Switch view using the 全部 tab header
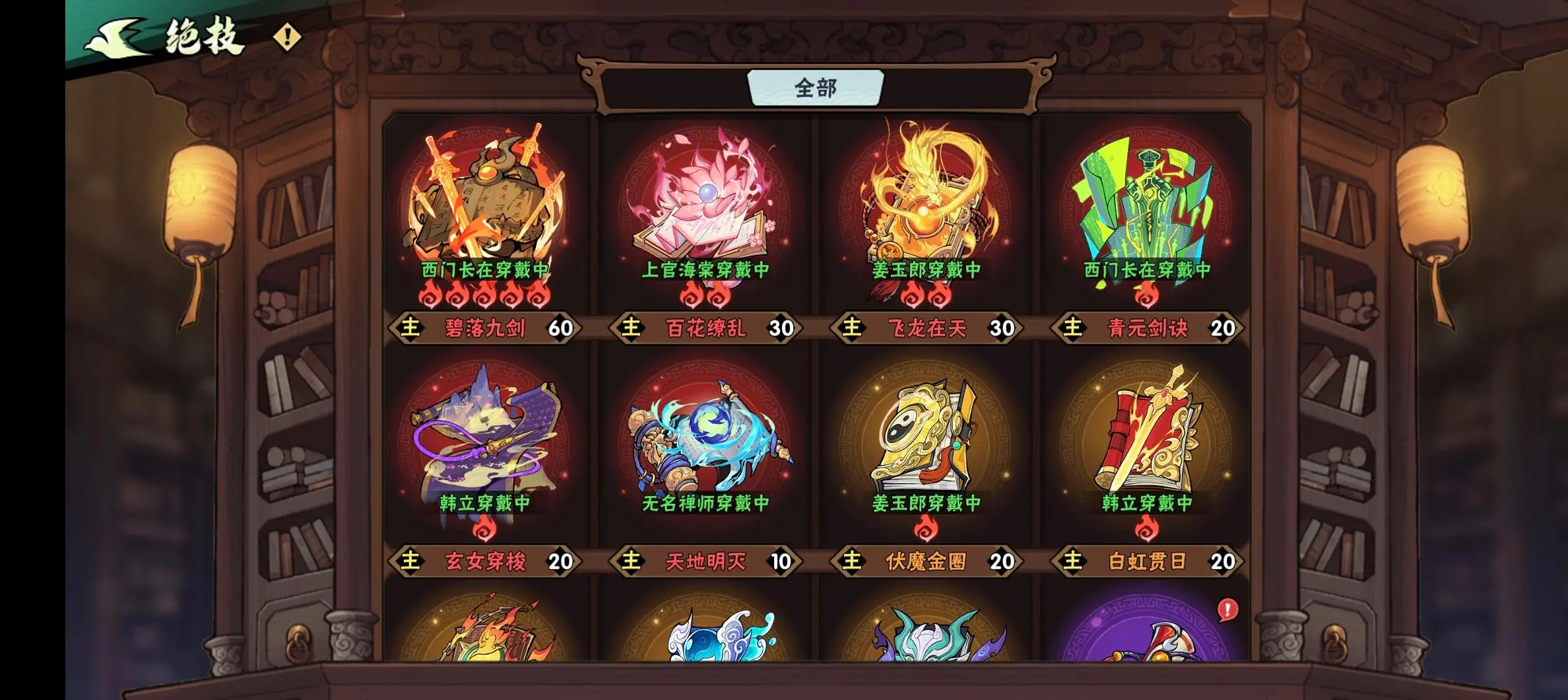This screenshot has height=700, width=1568. pyautogui.click(x=815, y=87)
